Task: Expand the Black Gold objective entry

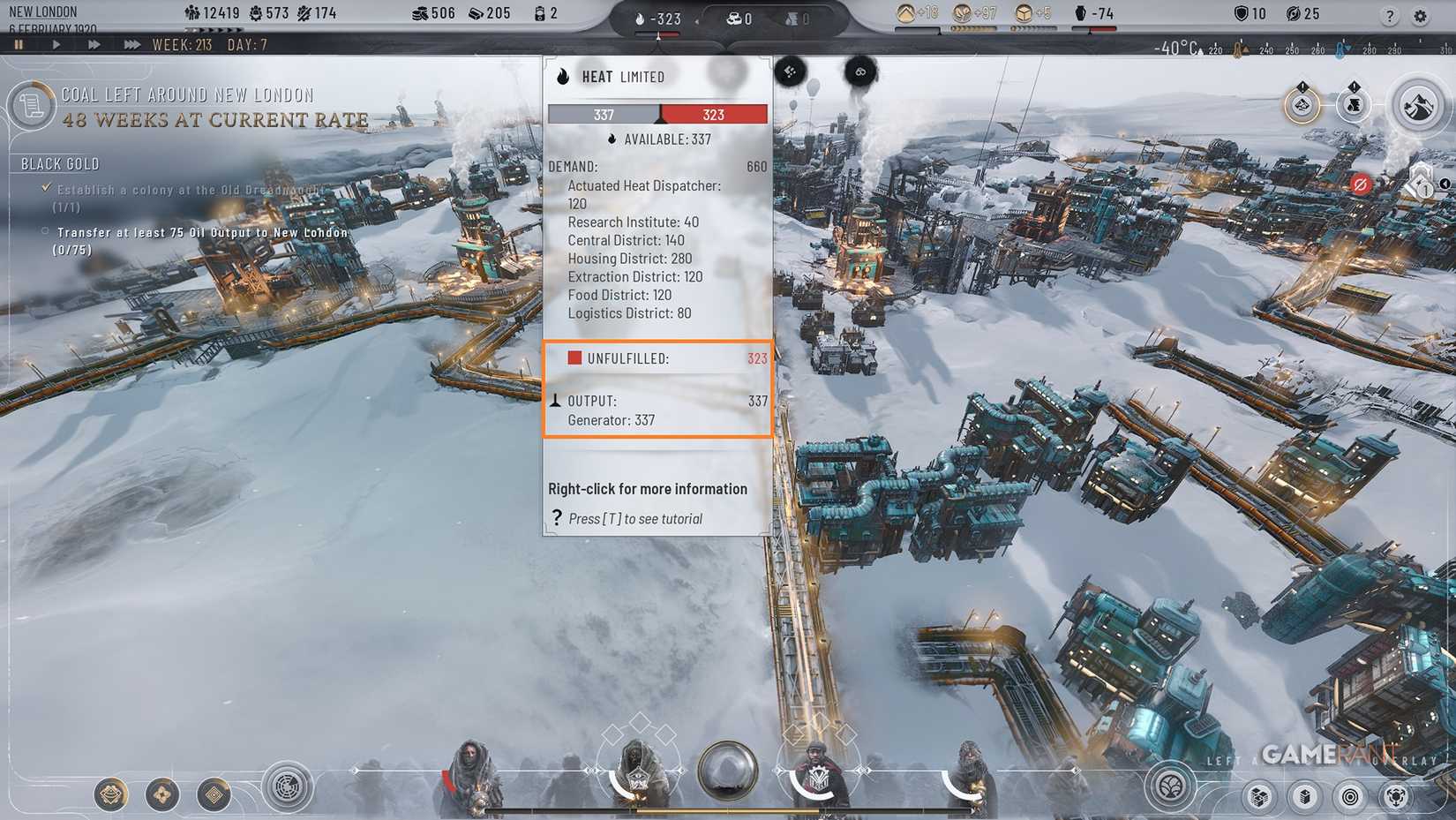Action: (x=59, y=163)
